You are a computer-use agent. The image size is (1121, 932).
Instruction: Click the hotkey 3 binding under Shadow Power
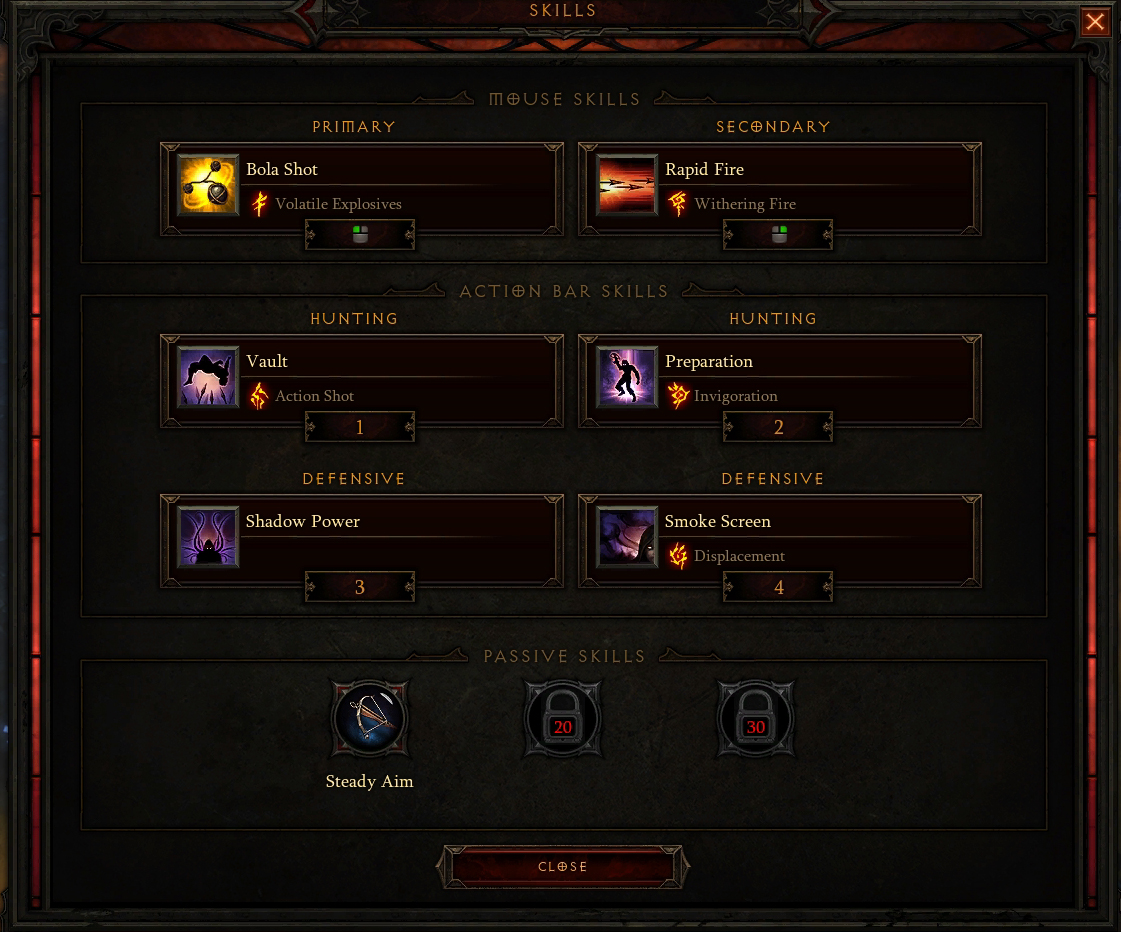click(x=360, y=588)
